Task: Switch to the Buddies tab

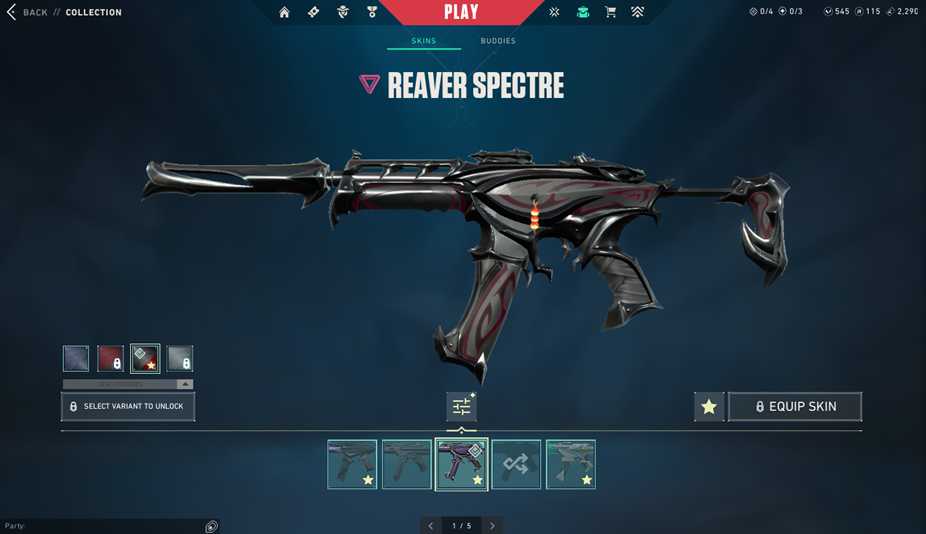Action: click(x=498, y=41)
